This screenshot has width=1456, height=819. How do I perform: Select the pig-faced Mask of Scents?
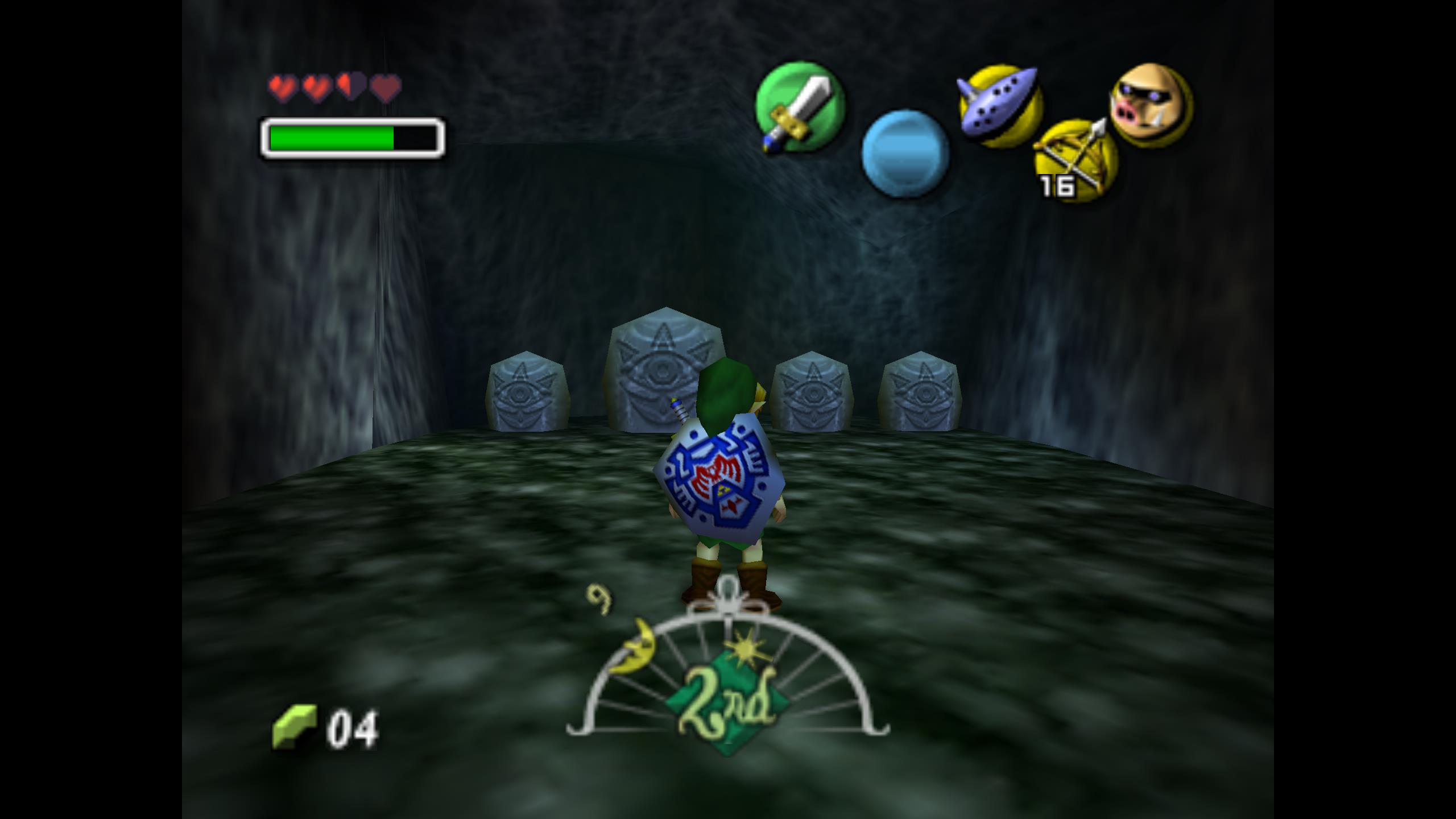coord(1151,105)
